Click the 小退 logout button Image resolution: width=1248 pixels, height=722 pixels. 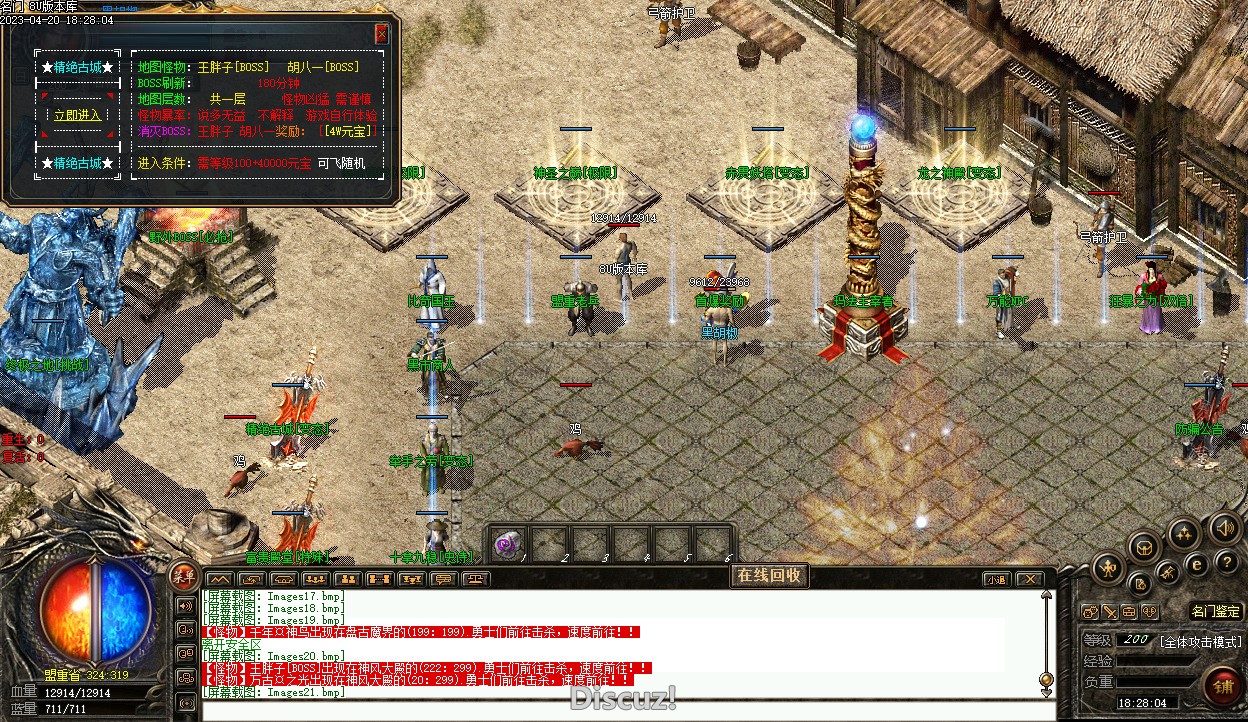pos(996,579)
